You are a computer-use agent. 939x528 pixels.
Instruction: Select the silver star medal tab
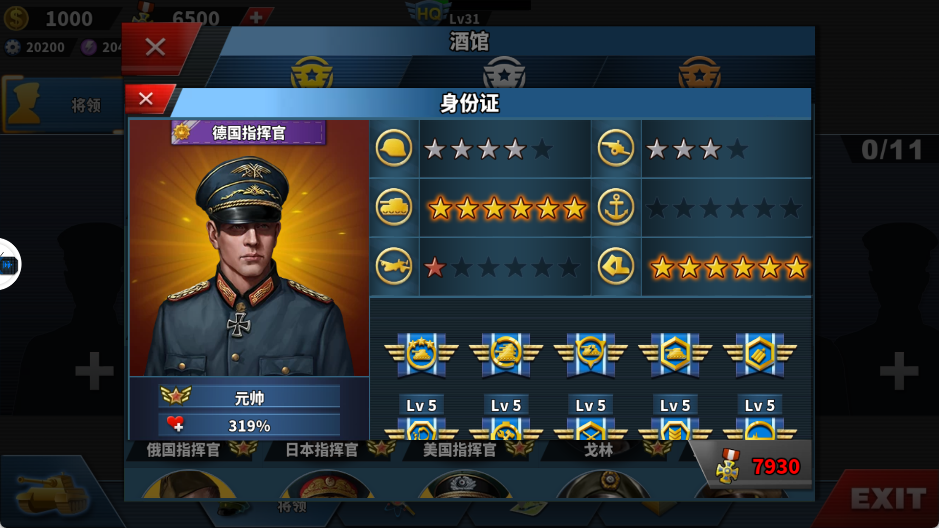click(503, 73)
